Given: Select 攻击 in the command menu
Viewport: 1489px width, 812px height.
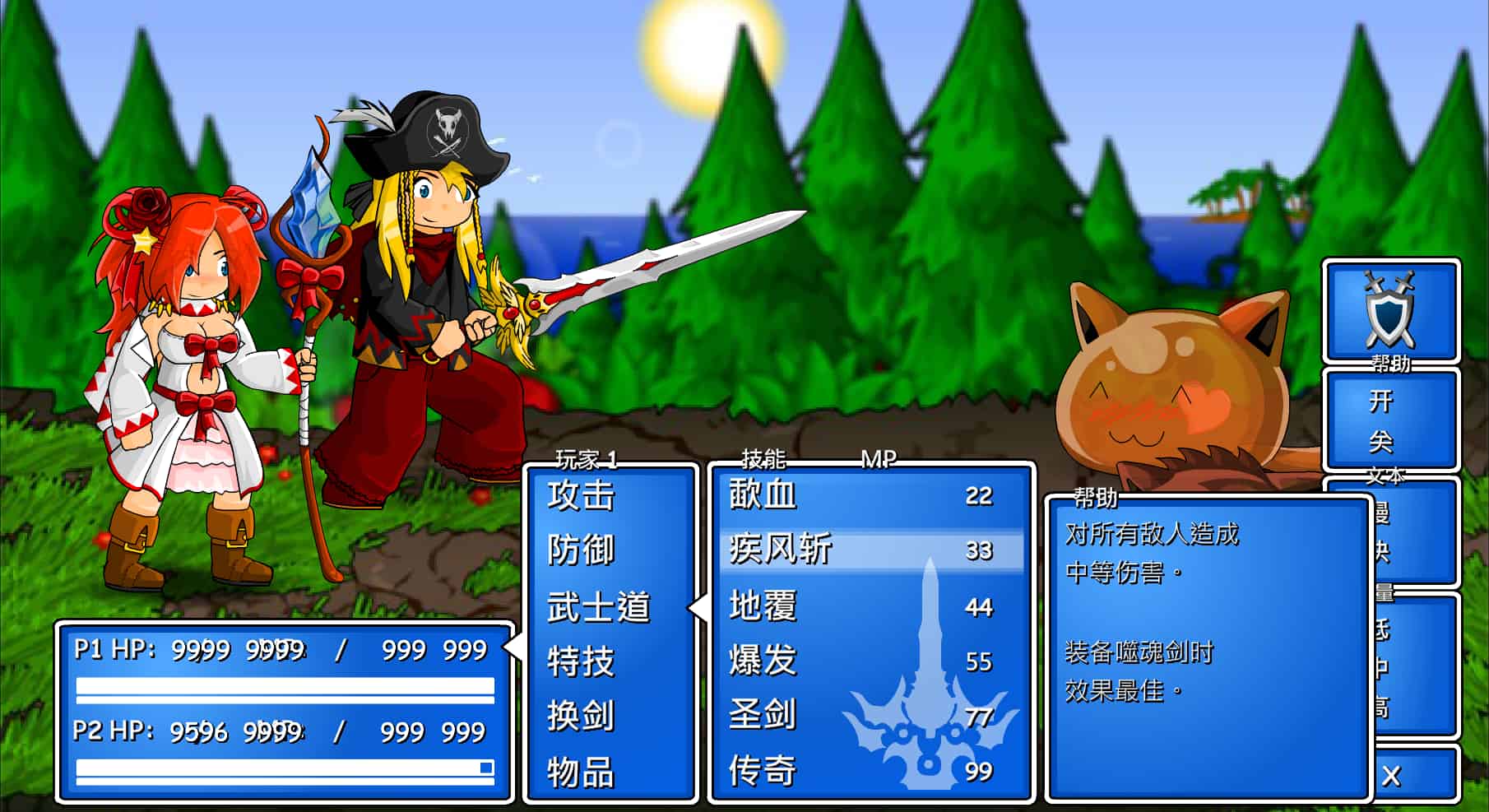Looking at the screenshot, I should (x=581, y=496).
